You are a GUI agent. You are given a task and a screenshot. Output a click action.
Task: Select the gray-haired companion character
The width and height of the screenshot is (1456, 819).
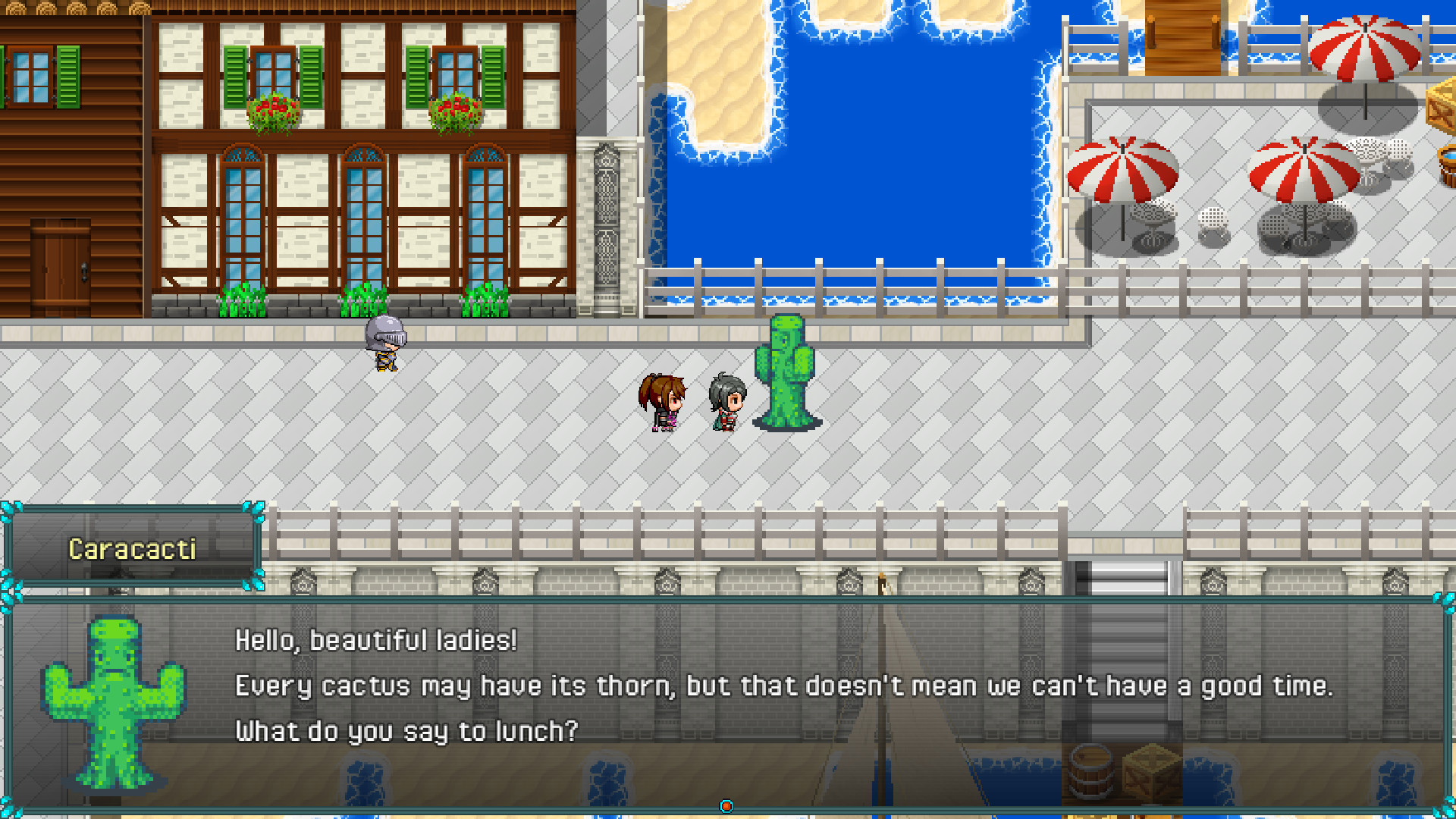pyautogui.click(x=726, y=402)
